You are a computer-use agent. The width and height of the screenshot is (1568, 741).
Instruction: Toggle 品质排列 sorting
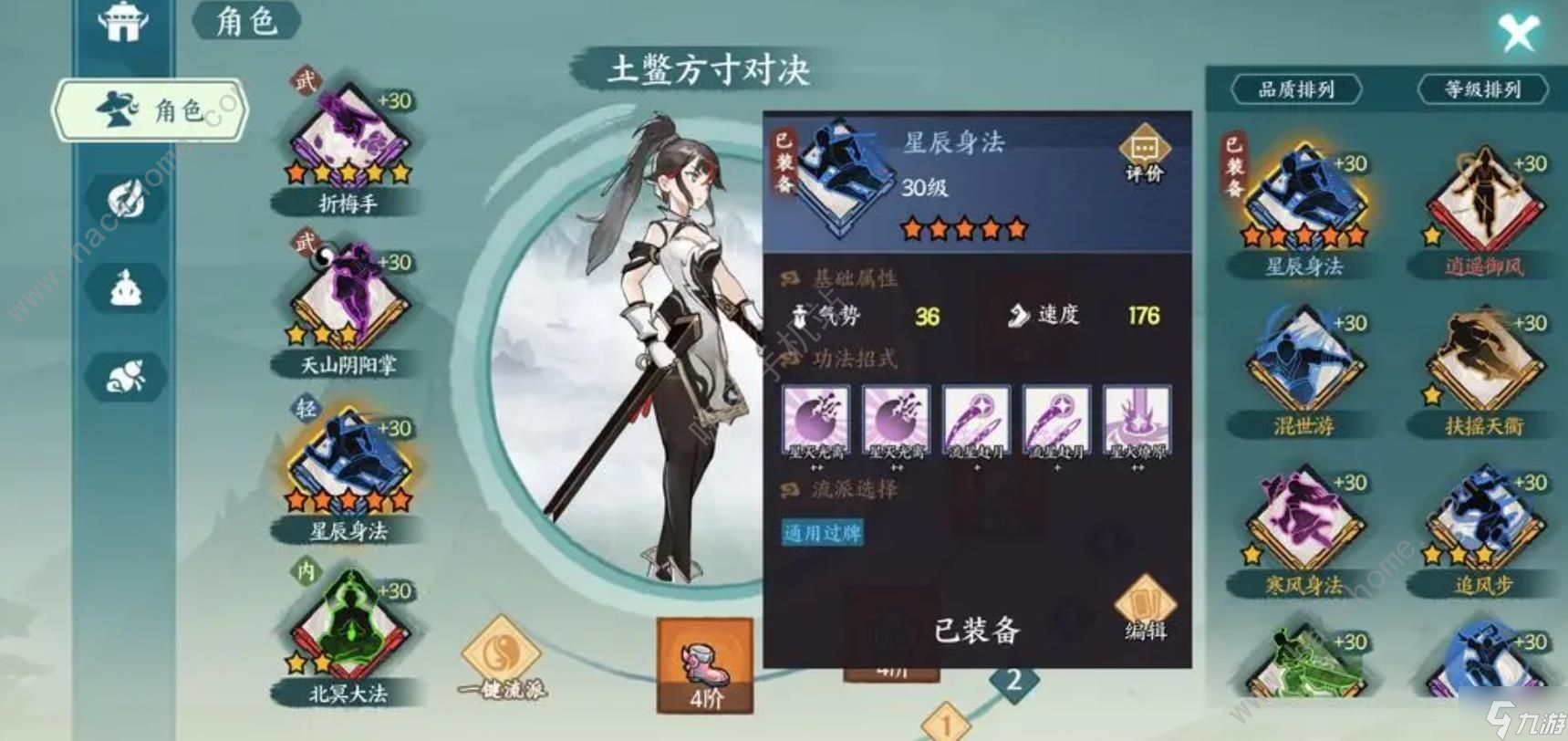click(1296, 90)
